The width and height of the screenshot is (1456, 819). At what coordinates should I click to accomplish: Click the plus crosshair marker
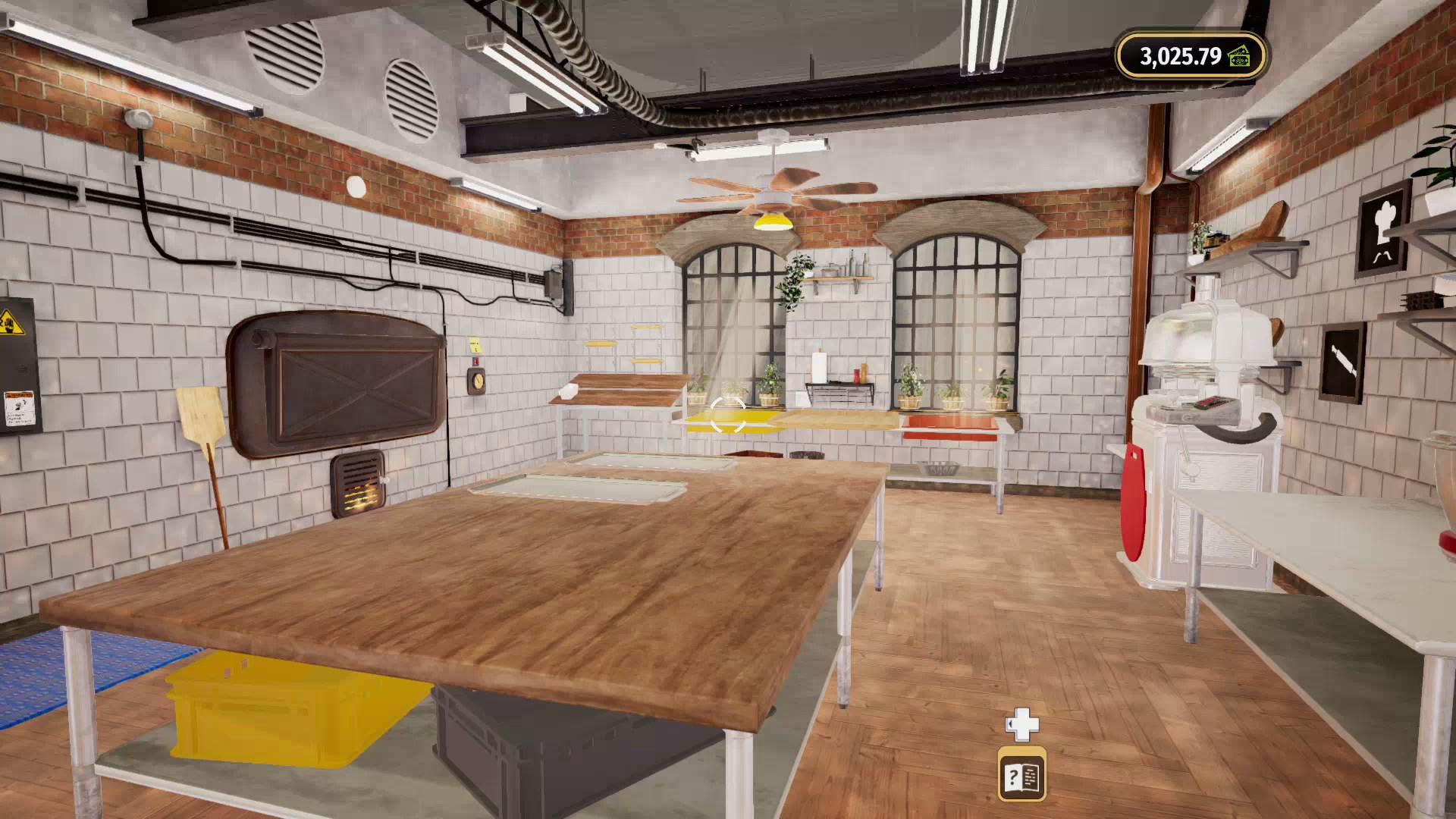[x=1021, y=725]
